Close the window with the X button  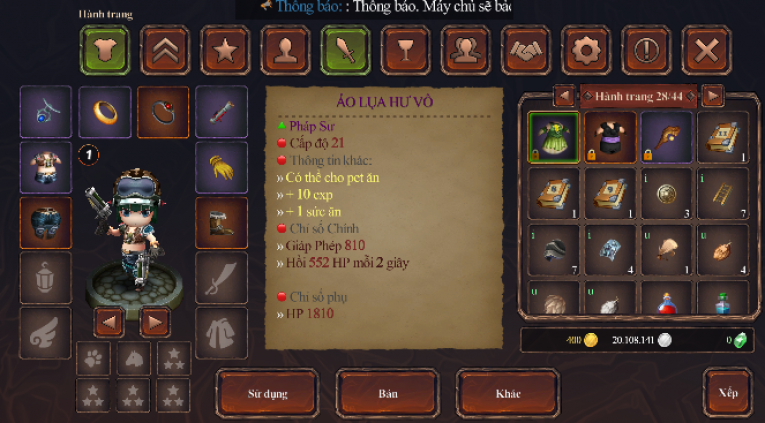click(x=706, y=50)
